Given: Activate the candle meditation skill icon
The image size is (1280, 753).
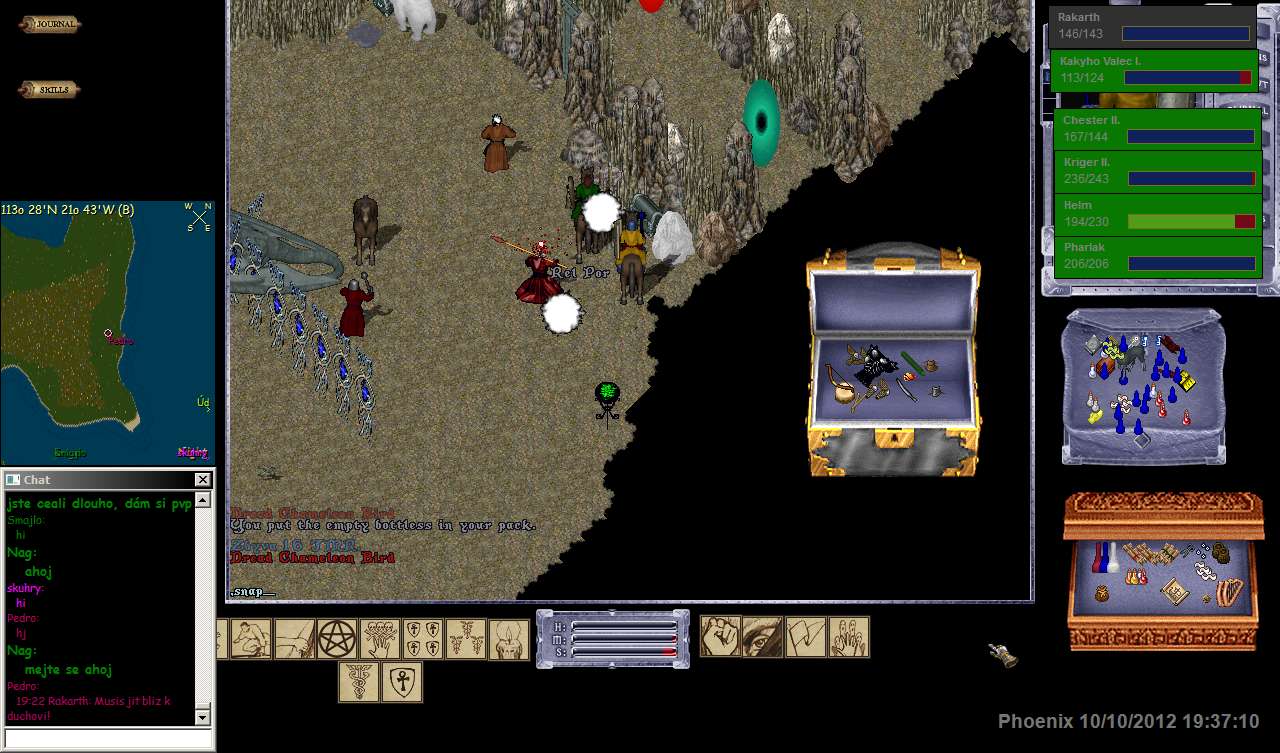Looking at the screenshot, I should pyautogui.click(x=508, y=640).
